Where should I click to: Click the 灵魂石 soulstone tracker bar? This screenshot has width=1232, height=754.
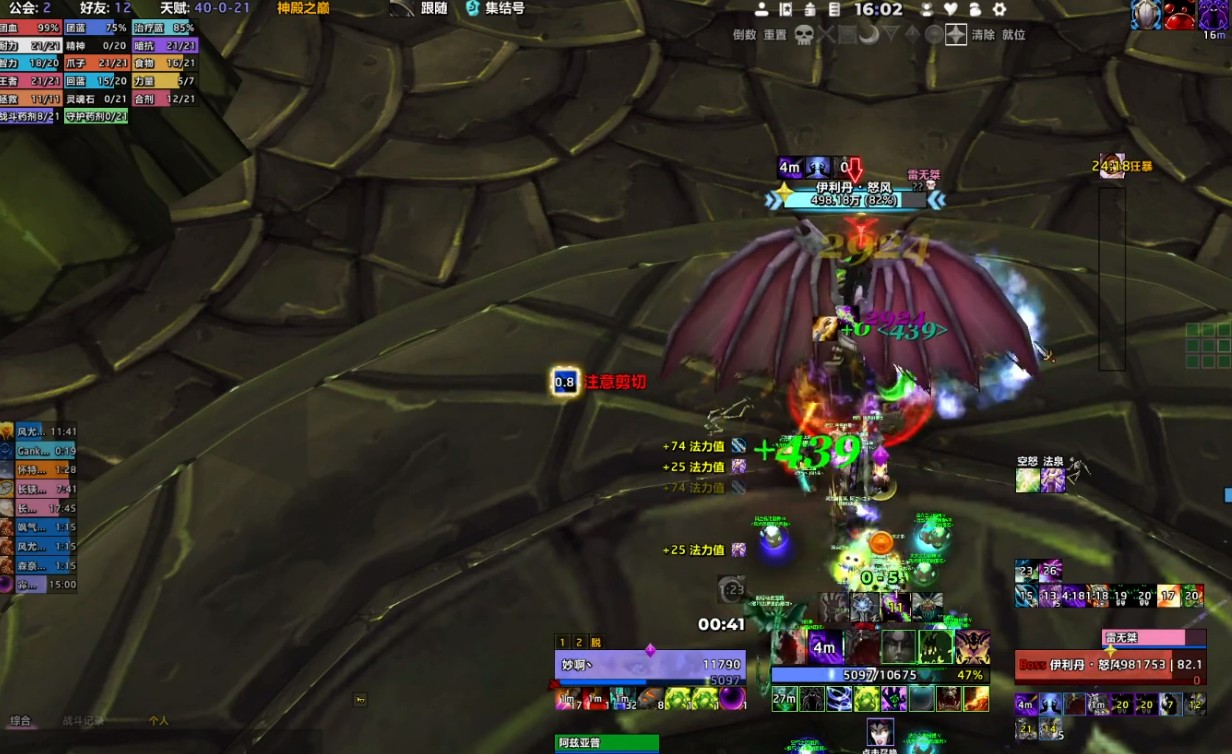point(96,99)
